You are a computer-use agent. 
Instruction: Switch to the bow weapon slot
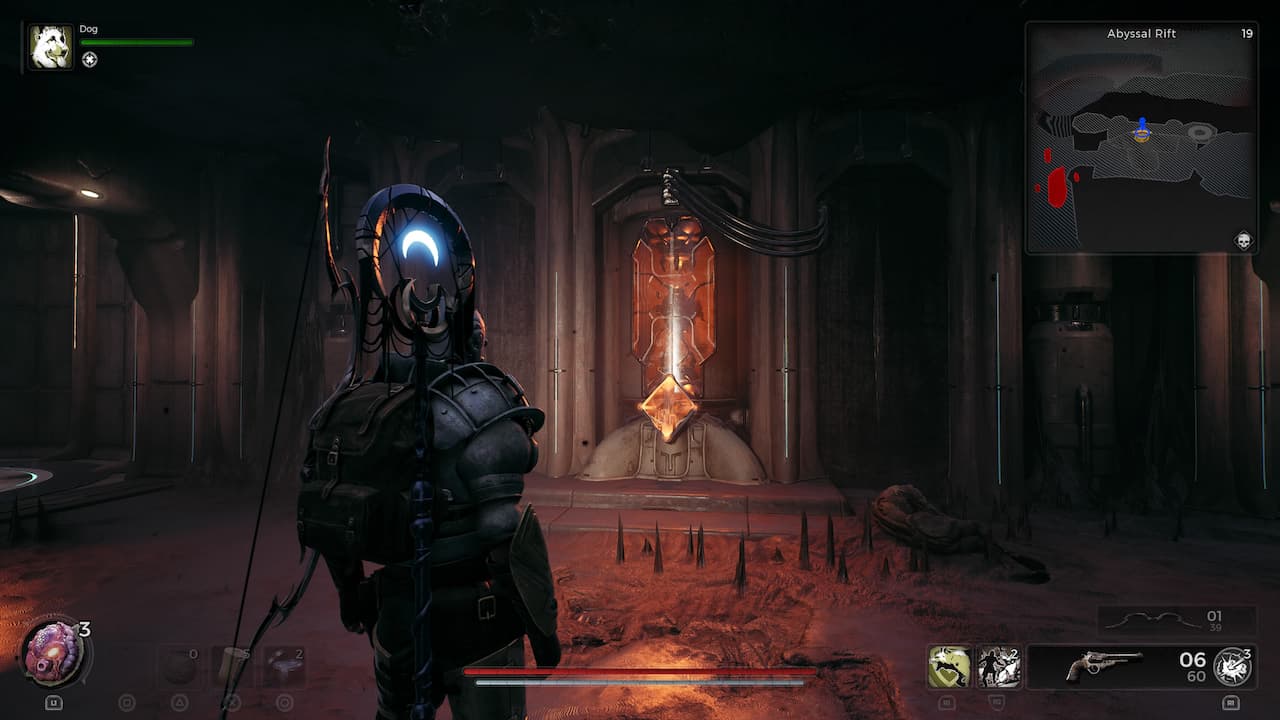click(1176, 621)
